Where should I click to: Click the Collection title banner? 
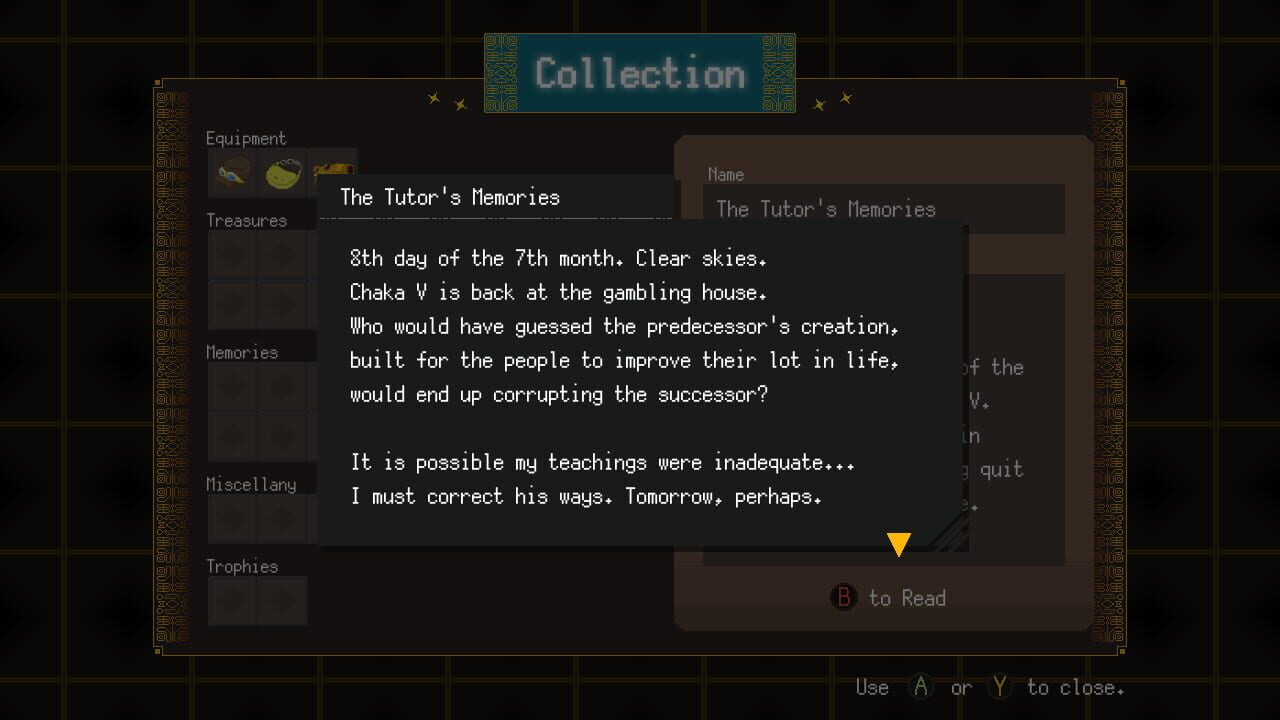click(x=639, y=72)
